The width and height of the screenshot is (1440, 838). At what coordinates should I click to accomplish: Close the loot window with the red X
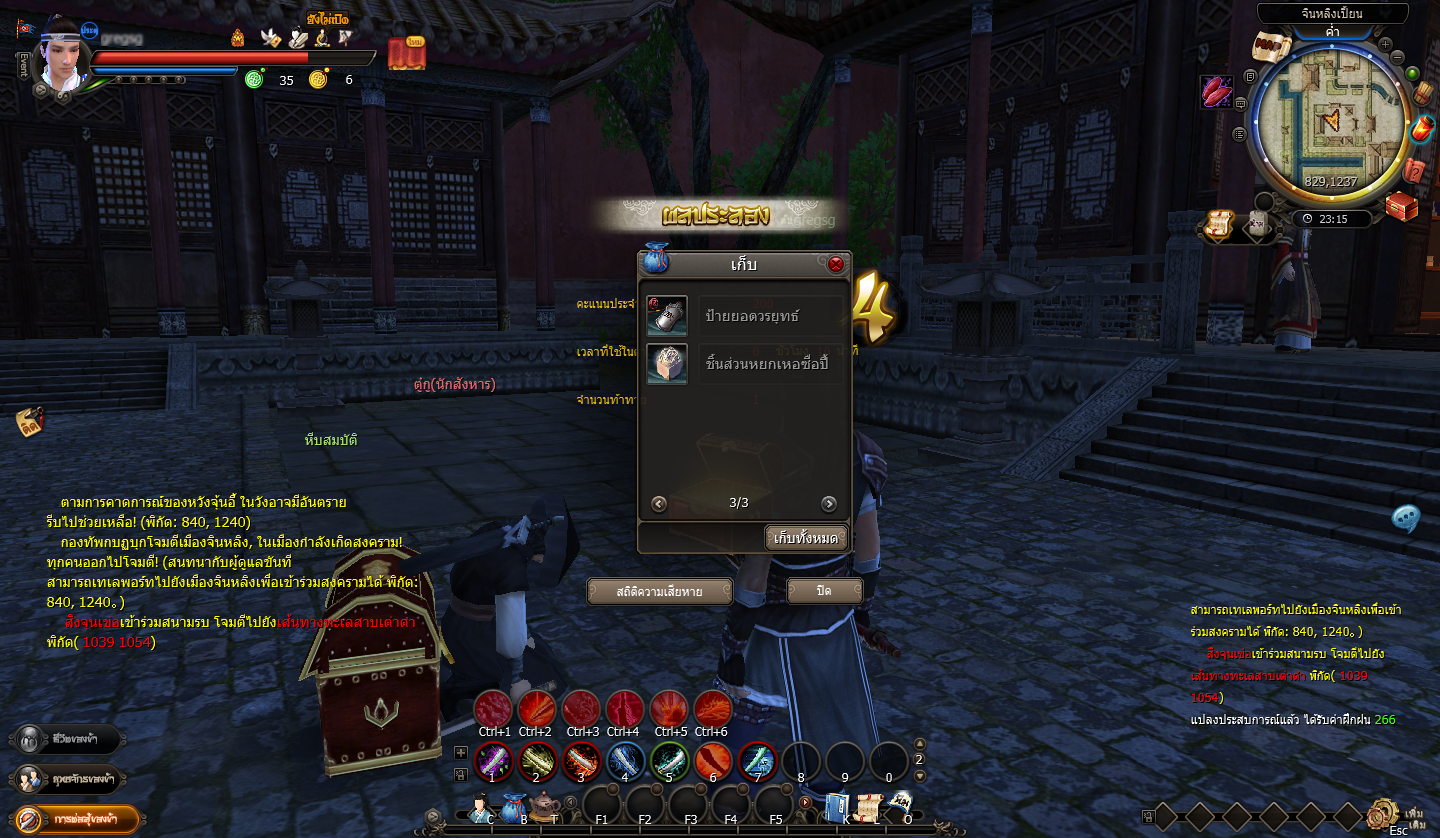tap(836, 265)
